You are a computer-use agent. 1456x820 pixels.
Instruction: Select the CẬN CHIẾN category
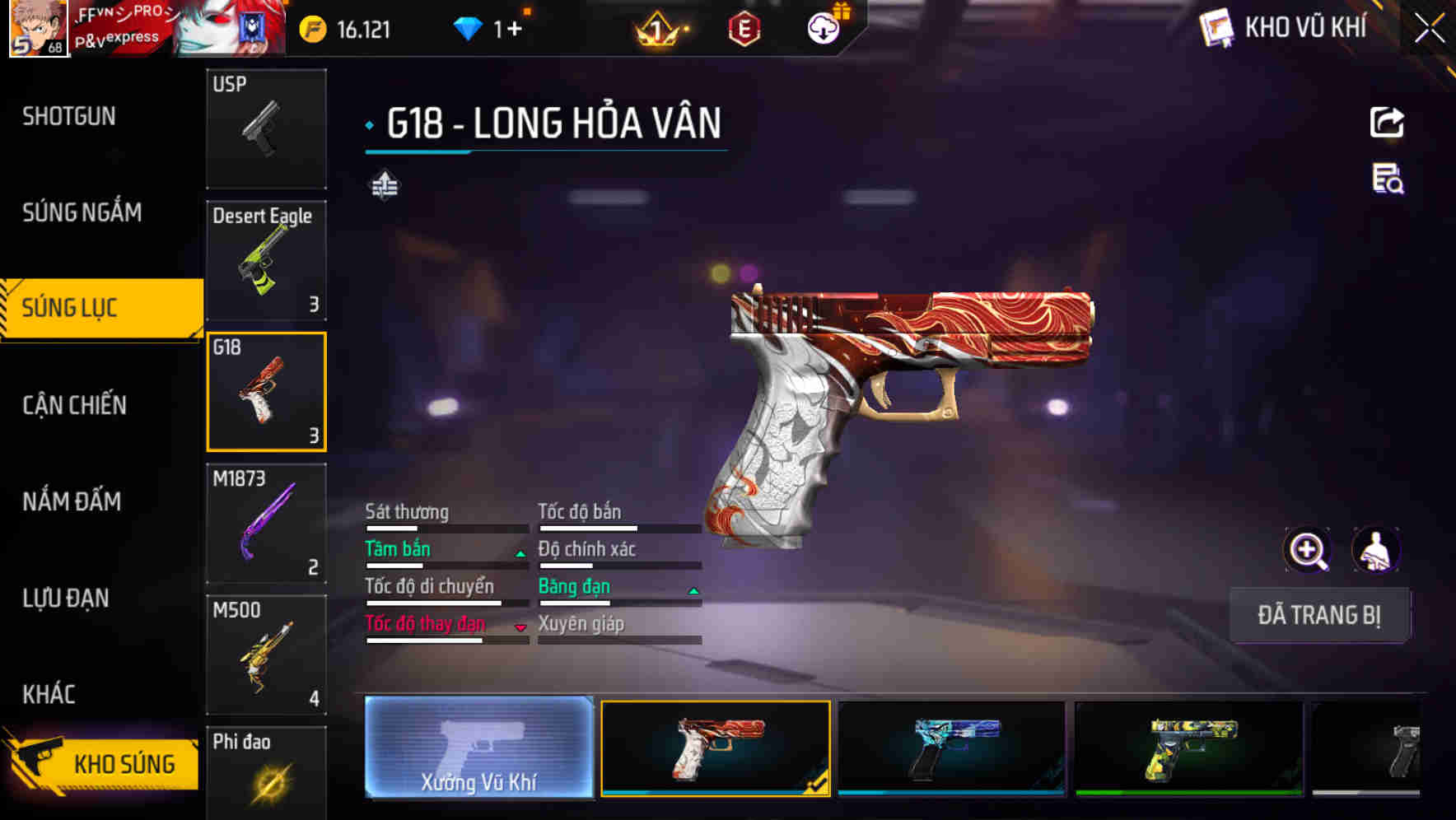pos(75,405)
